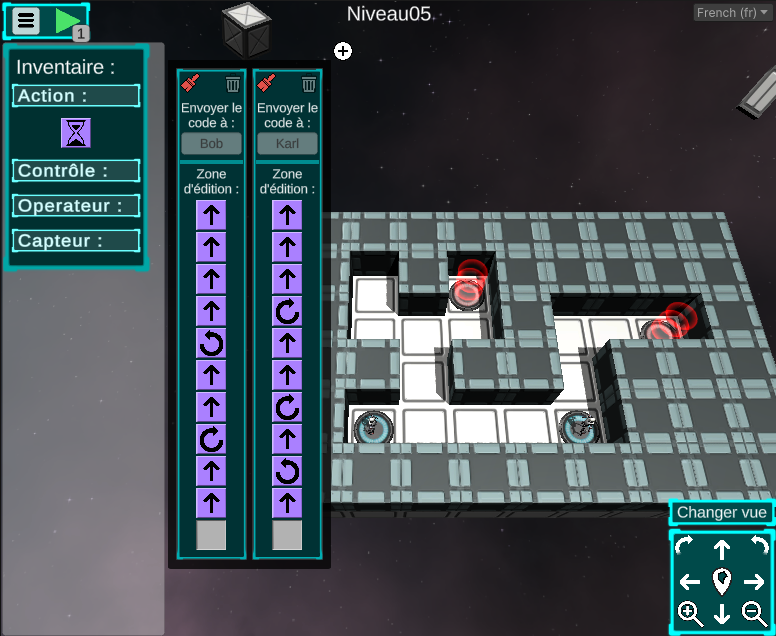Clear Karl's script with the red brush
The image size is (776, 636).
coord(267,85)
